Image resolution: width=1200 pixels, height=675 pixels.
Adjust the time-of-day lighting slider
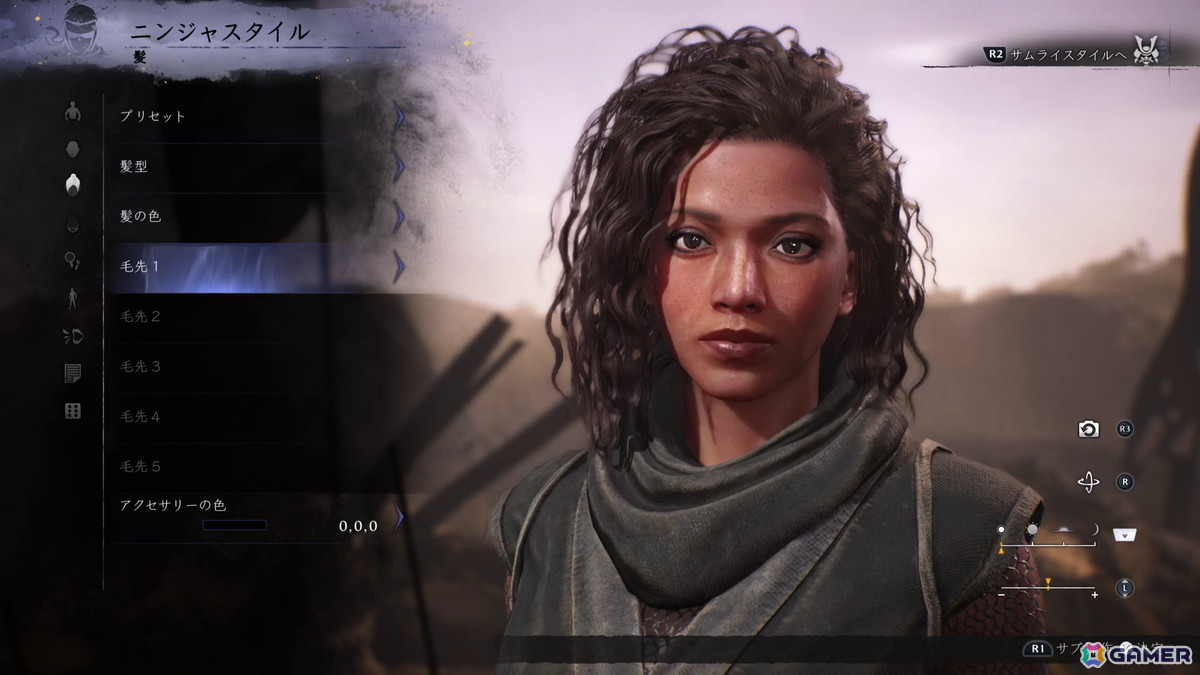point(1047,543)
